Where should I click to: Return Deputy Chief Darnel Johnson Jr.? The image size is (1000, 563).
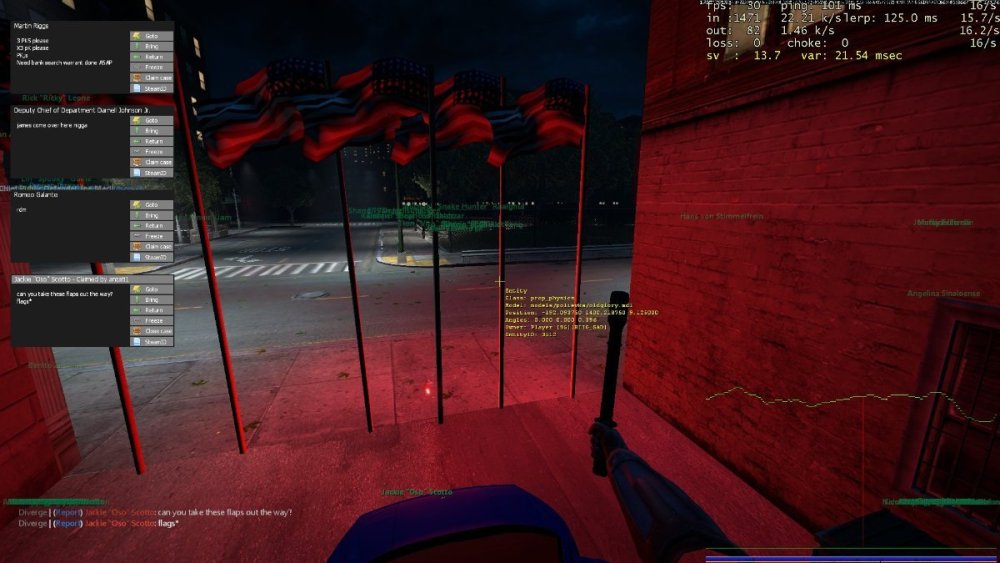pos(151,141)
